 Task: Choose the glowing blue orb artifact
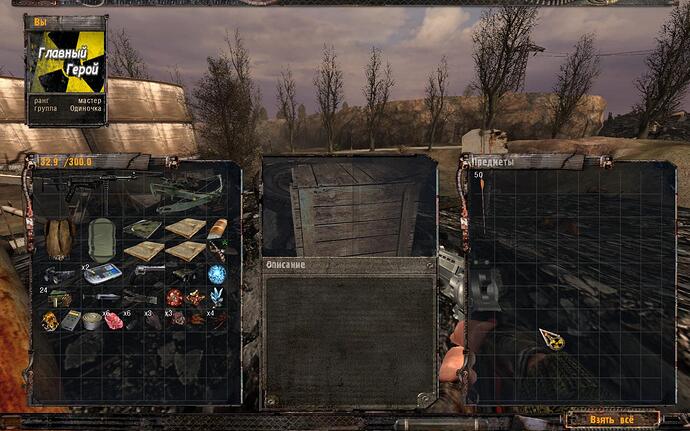point(217,273)
